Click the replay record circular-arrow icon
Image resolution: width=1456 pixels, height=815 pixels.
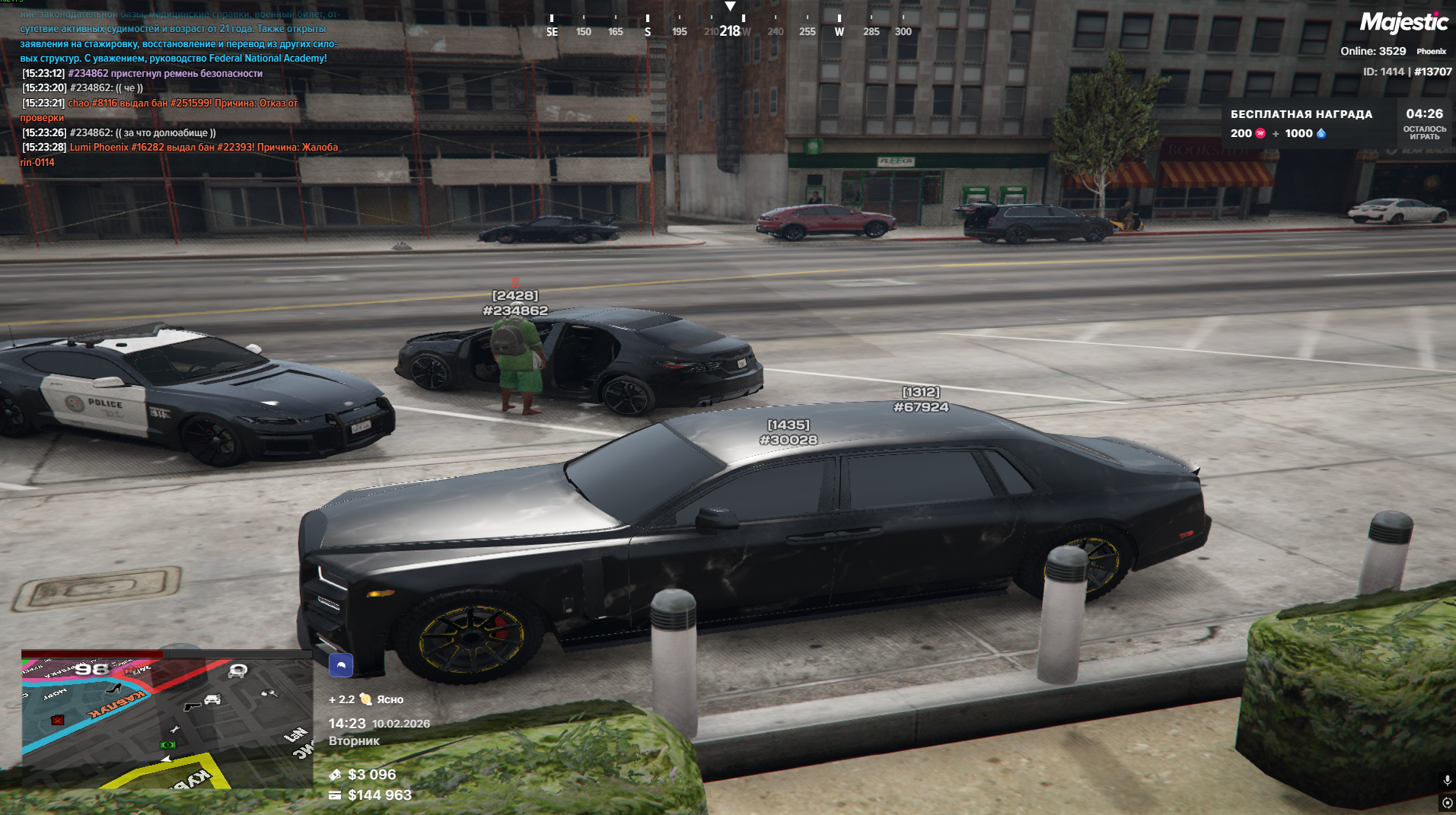1447,803
